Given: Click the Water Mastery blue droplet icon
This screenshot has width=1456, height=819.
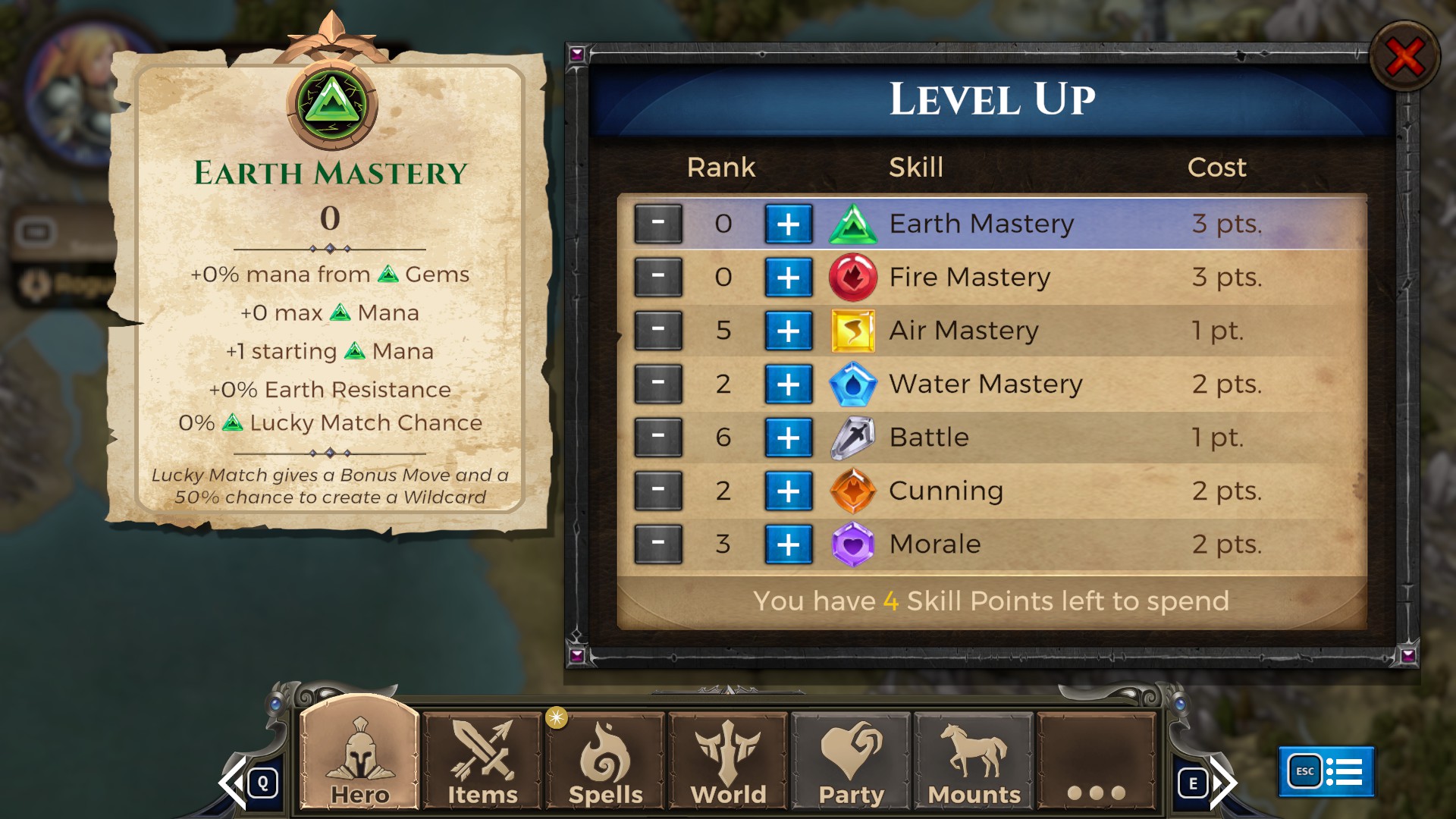Looking at the screenshot, I should [x=854, y=384].
